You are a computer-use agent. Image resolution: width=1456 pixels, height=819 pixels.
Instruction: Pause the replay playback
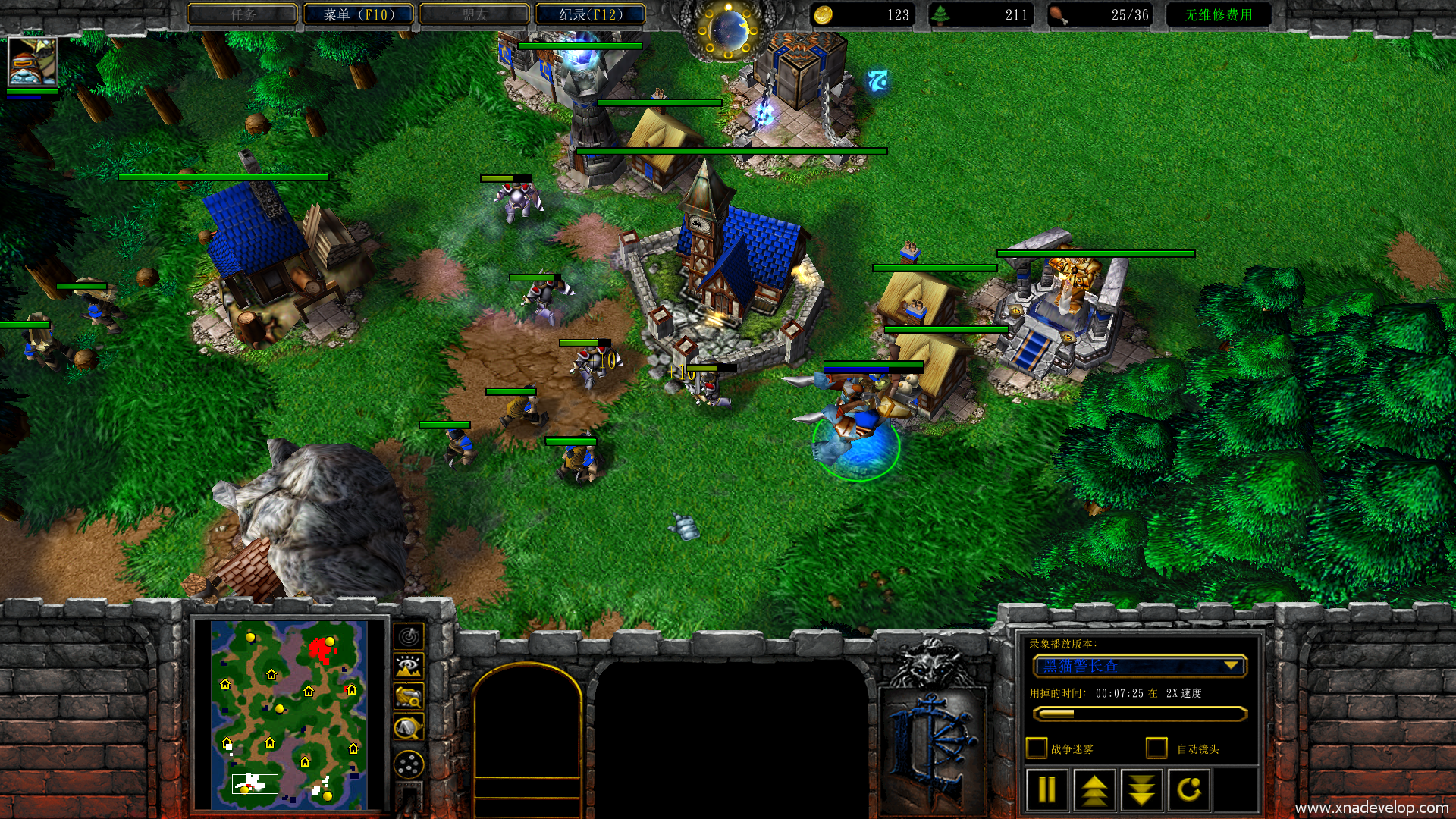(1046, 790)
